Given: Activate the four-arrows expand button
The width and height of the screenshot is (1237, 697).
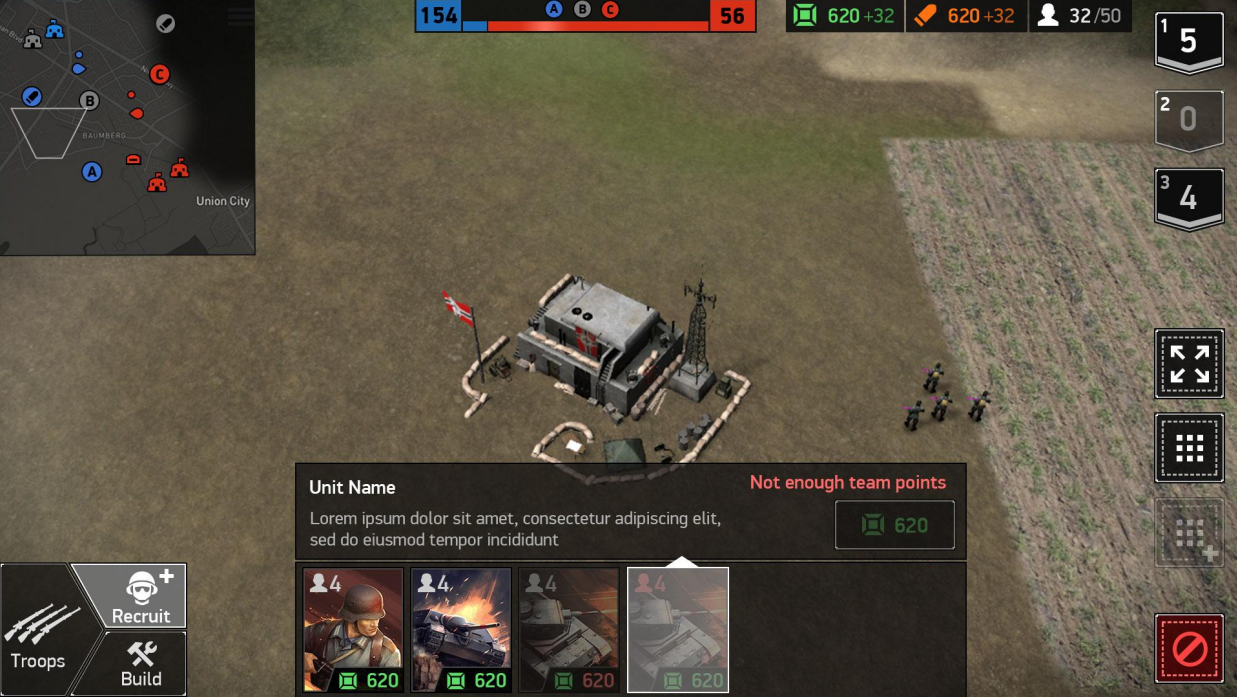Looking at the screenshot, I should pyautogui.click(x=1189, y=364).
